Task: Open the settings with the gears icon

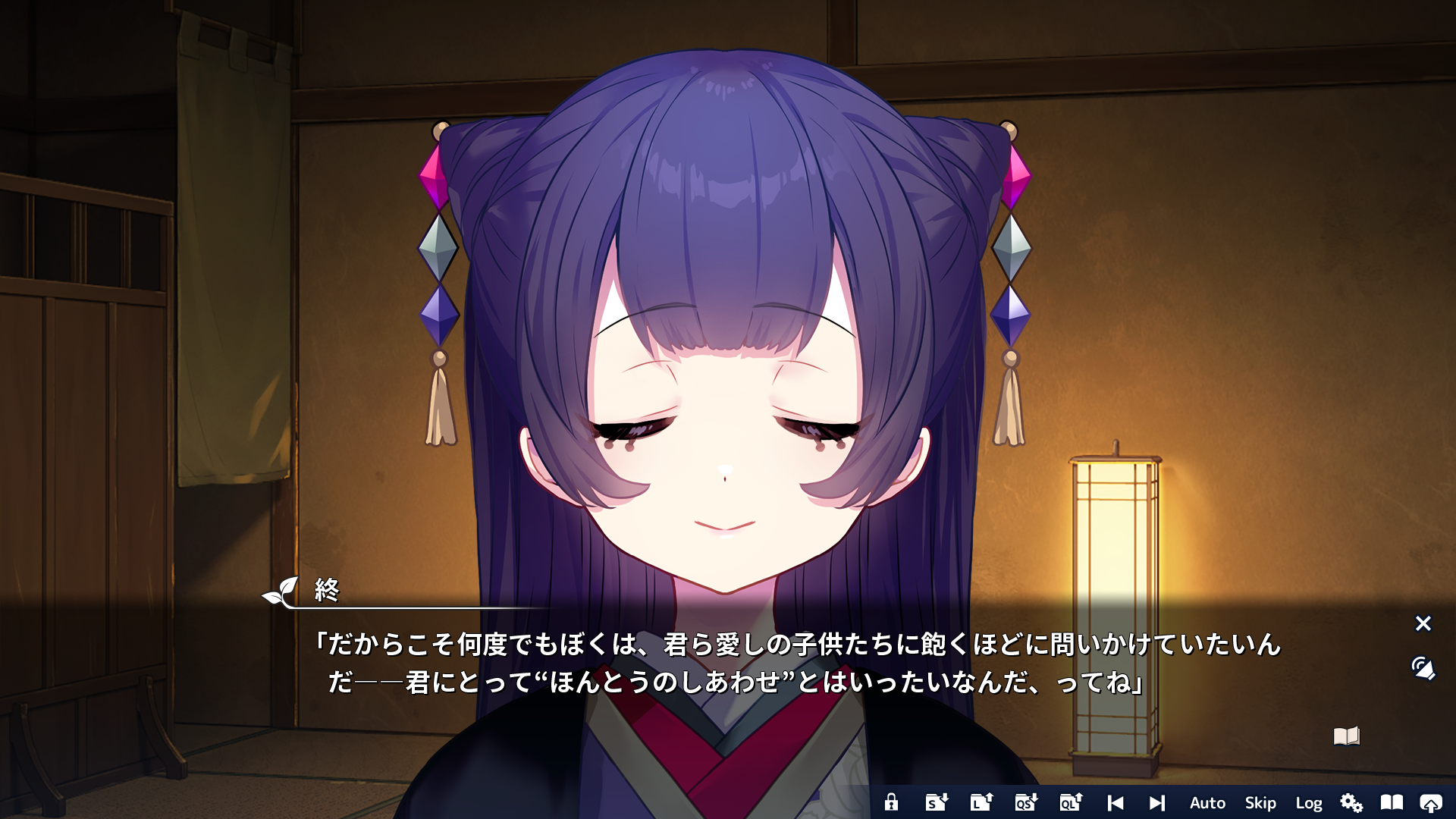Action: (x=1351, y=802)
